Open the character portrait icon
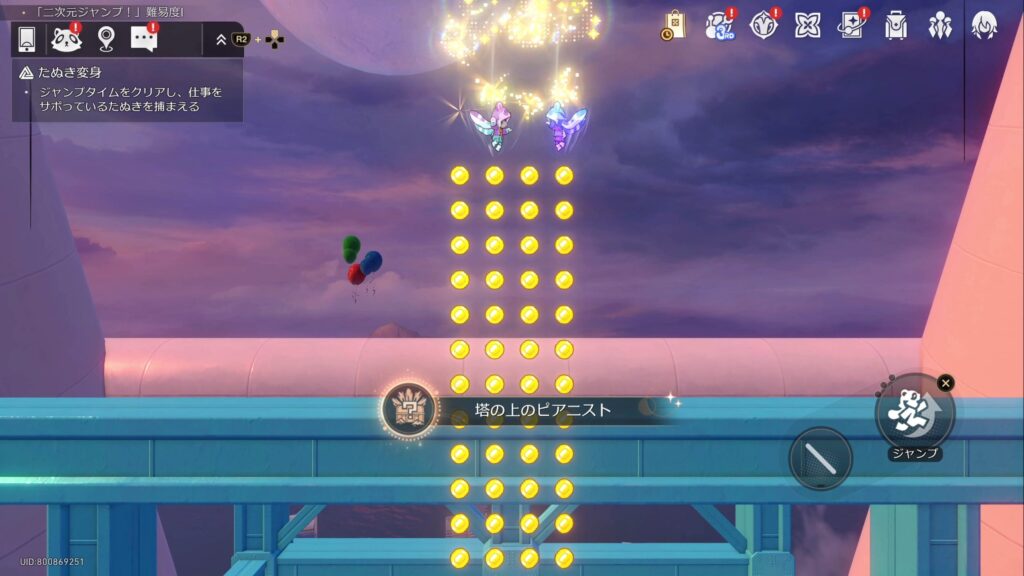Image resolution: width=1024 pixels, height=576 pixels. click(984, 26)
